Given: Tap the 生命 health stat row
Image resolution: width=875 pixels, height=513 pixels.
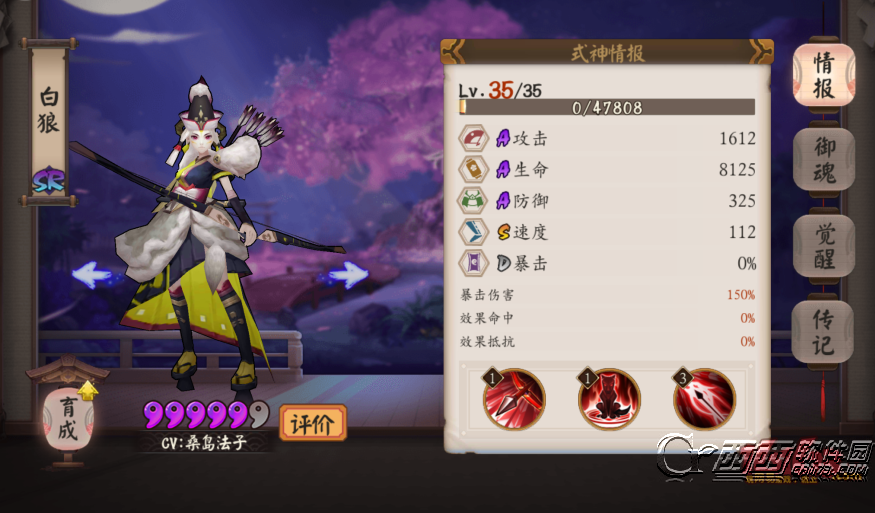Looking at the screenshot, I should [x=607, y=170].
